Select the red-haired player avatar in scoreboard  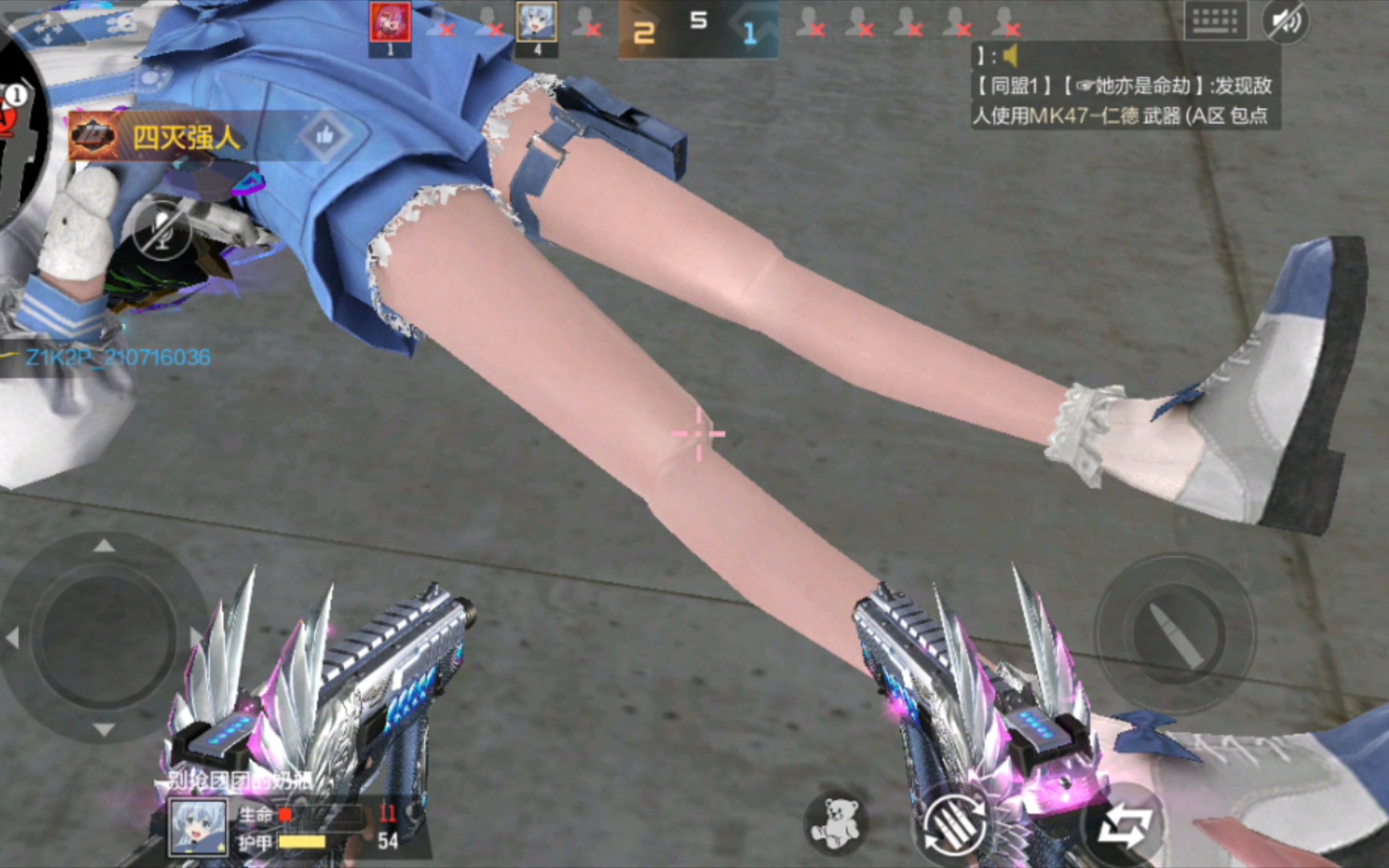[x=391, y=24]
